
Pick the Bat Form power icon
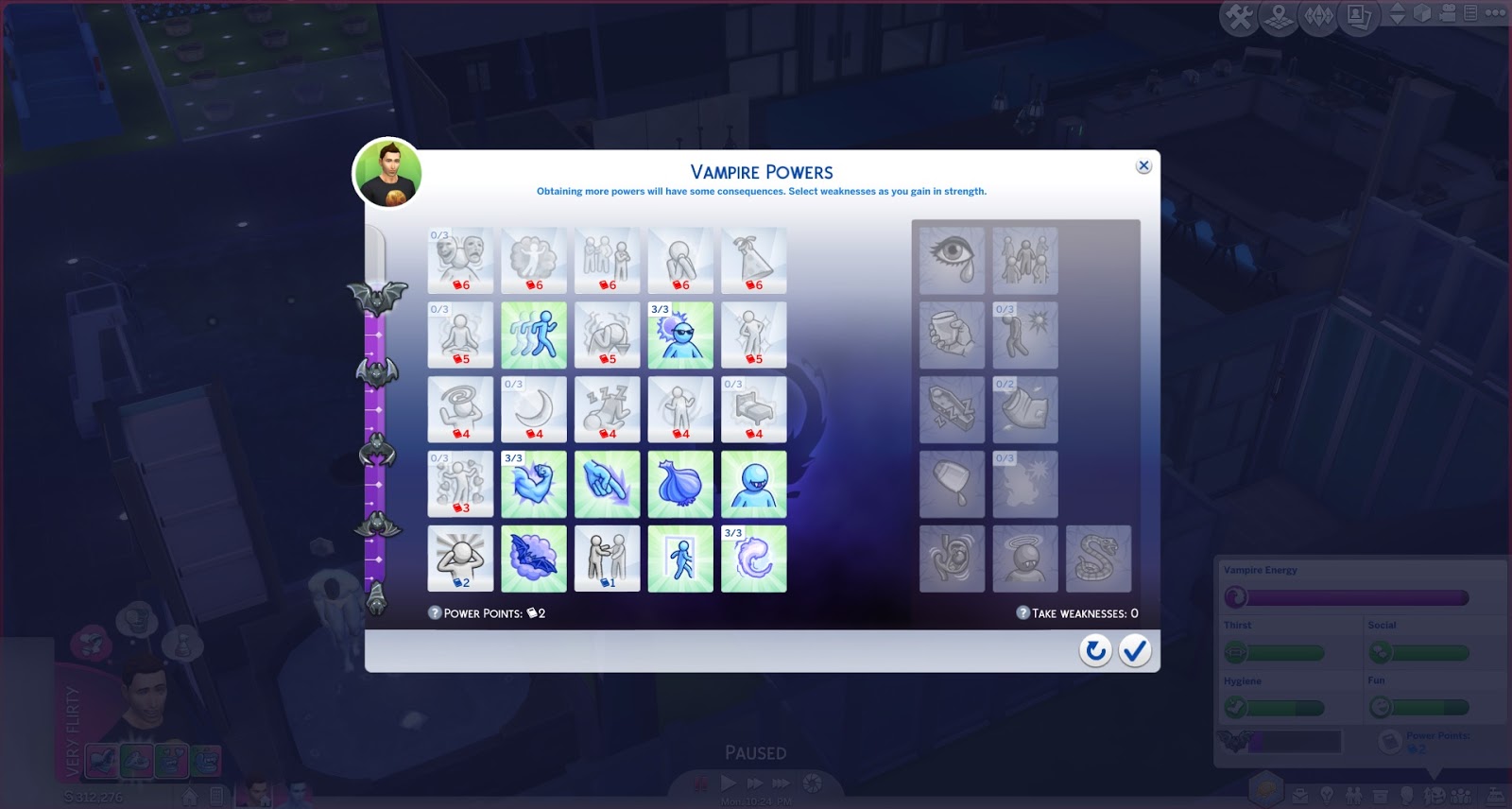(534, 558)
